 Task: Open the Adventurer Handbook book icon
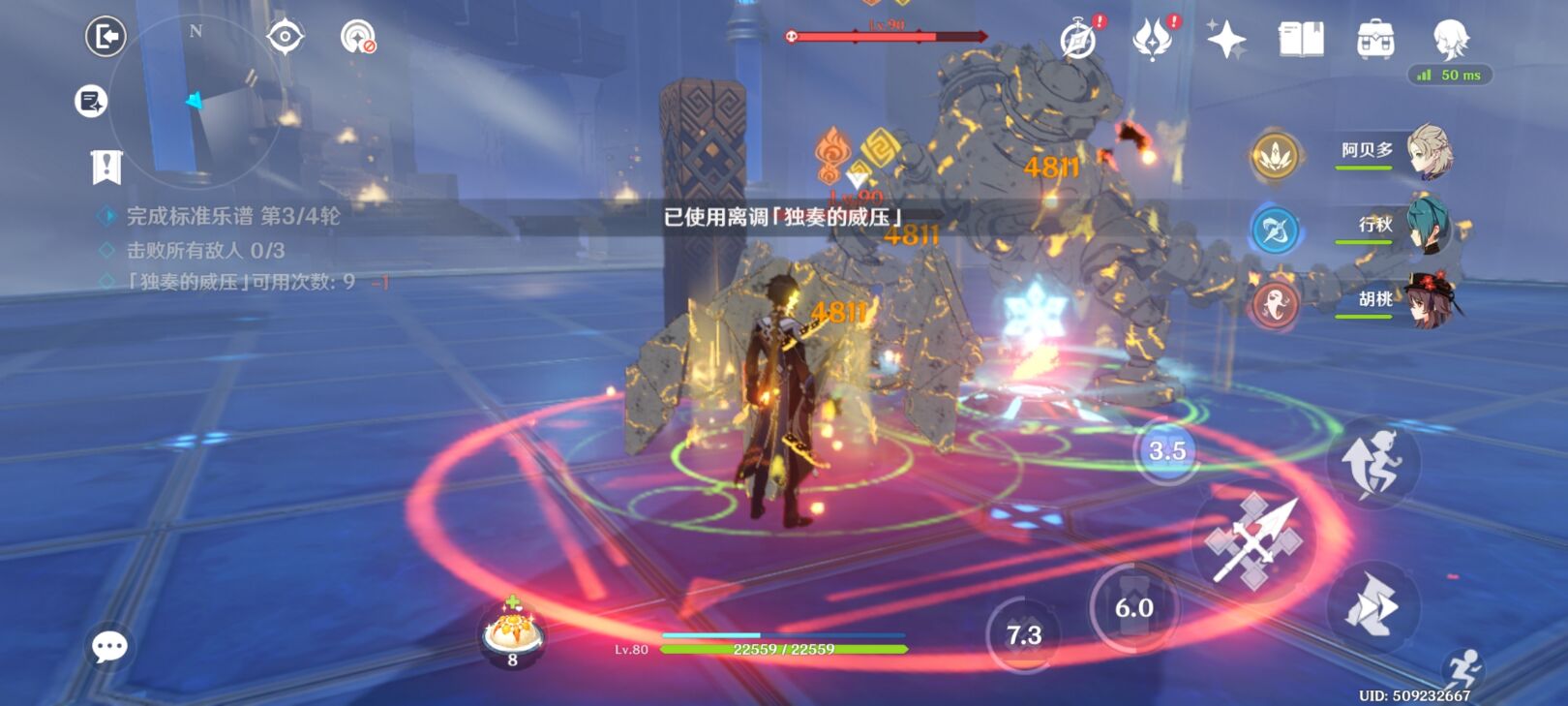[x=1302, y=41]
